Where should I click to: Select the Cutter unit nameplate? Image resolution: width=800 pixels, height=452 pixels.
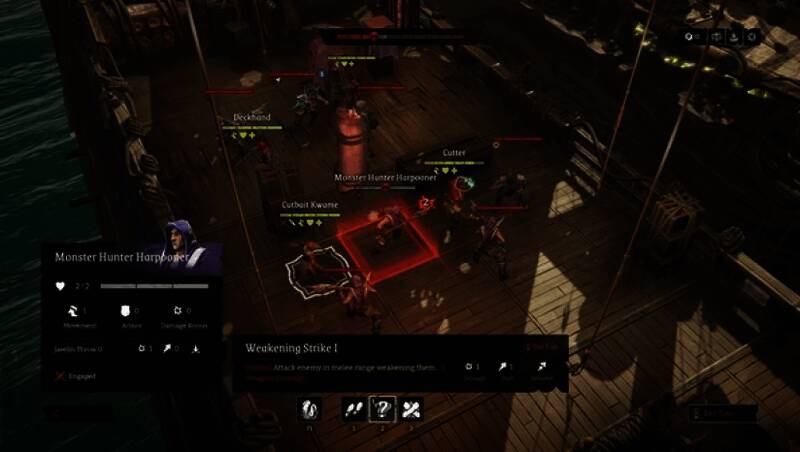click(454, 153)
